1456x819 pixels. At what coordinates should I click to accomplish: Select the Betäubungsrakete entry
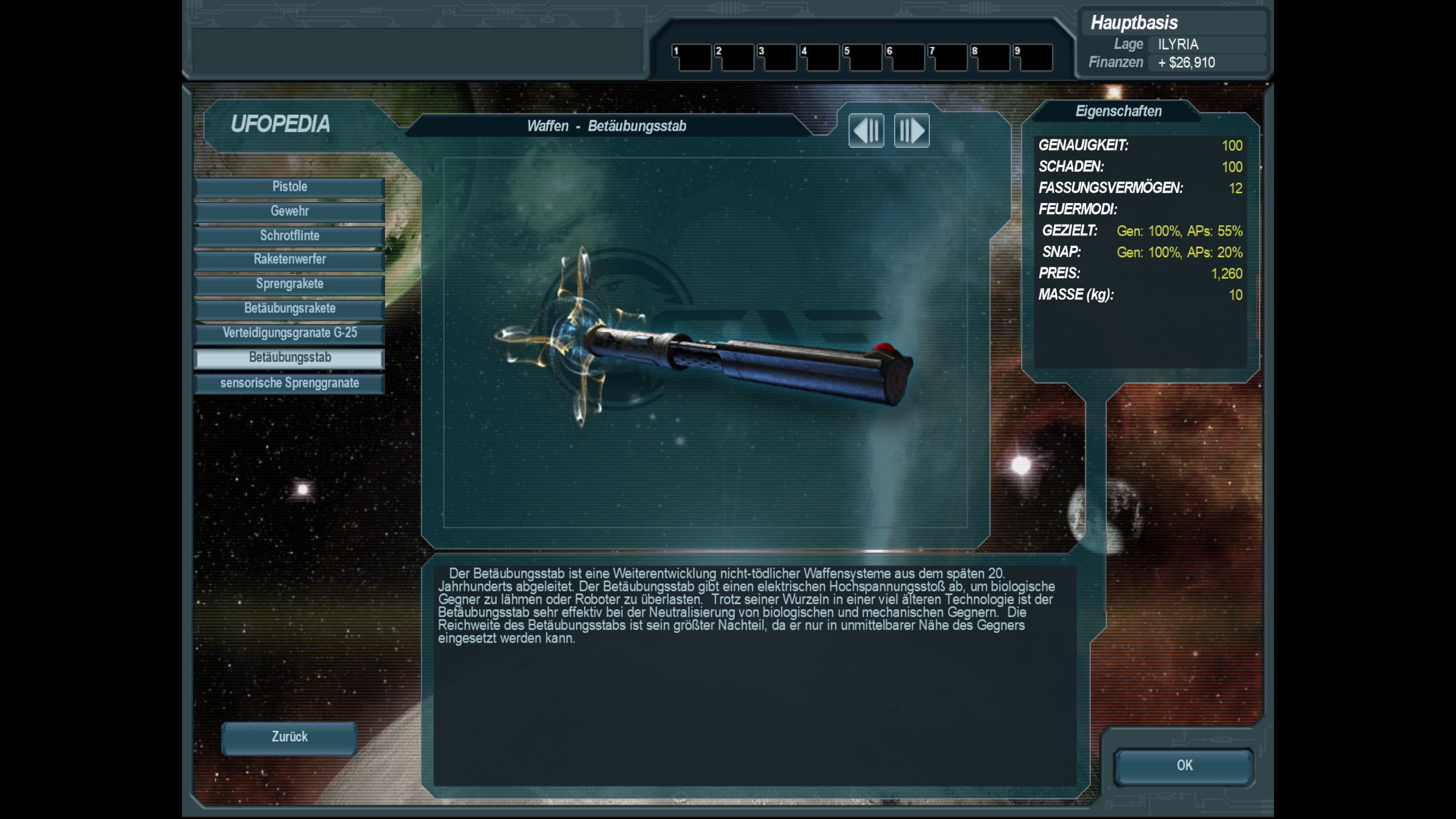289,309
